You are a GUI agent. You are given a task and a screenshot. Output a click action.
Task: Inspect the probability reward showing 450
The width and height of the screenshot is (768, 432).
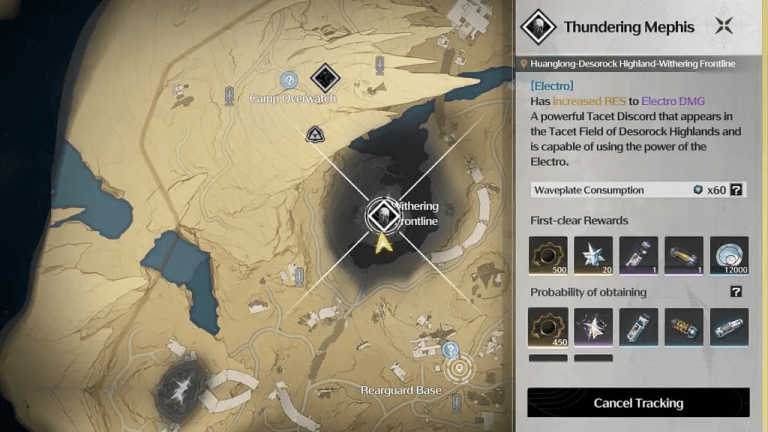click(547, 328)
